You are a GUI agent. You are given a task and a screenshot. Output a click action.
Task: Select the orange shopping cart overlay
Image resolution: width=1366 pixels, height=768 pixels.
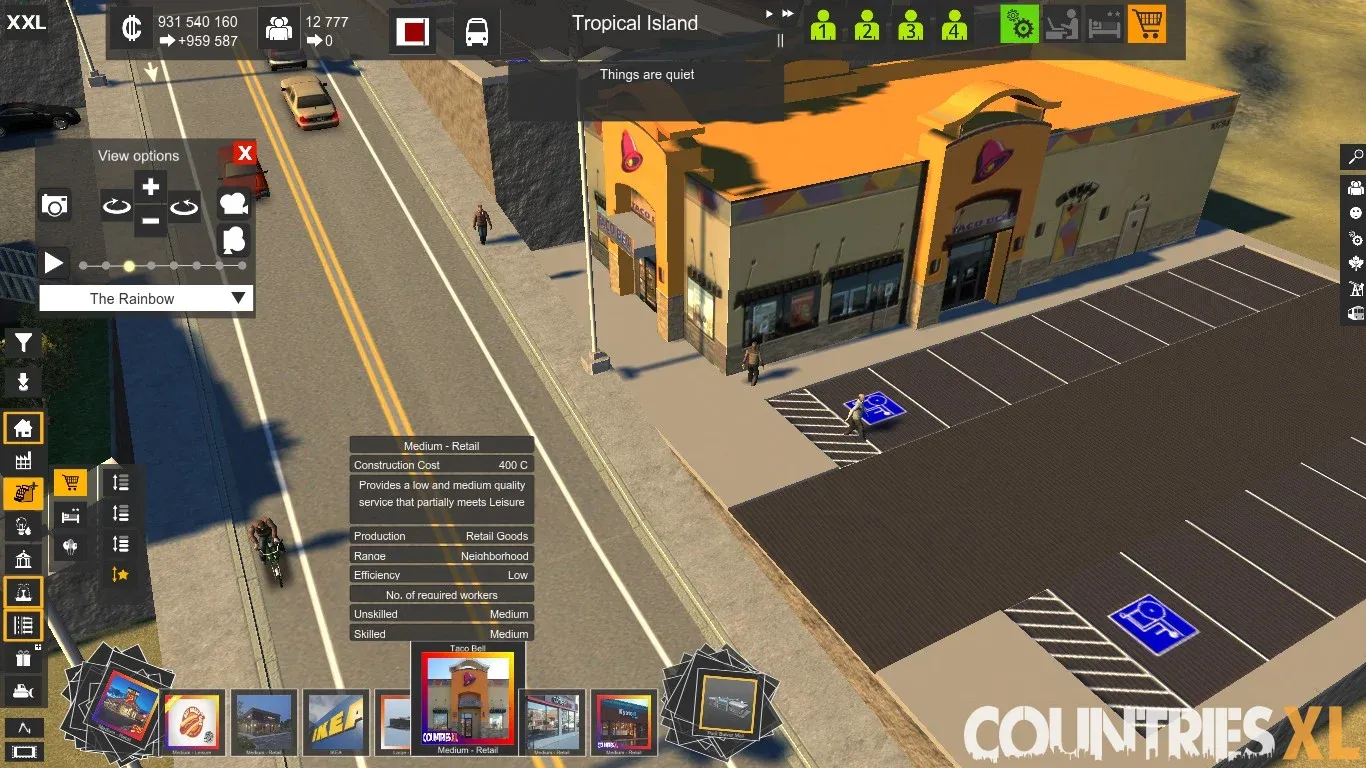click(x=1147, y=25)
